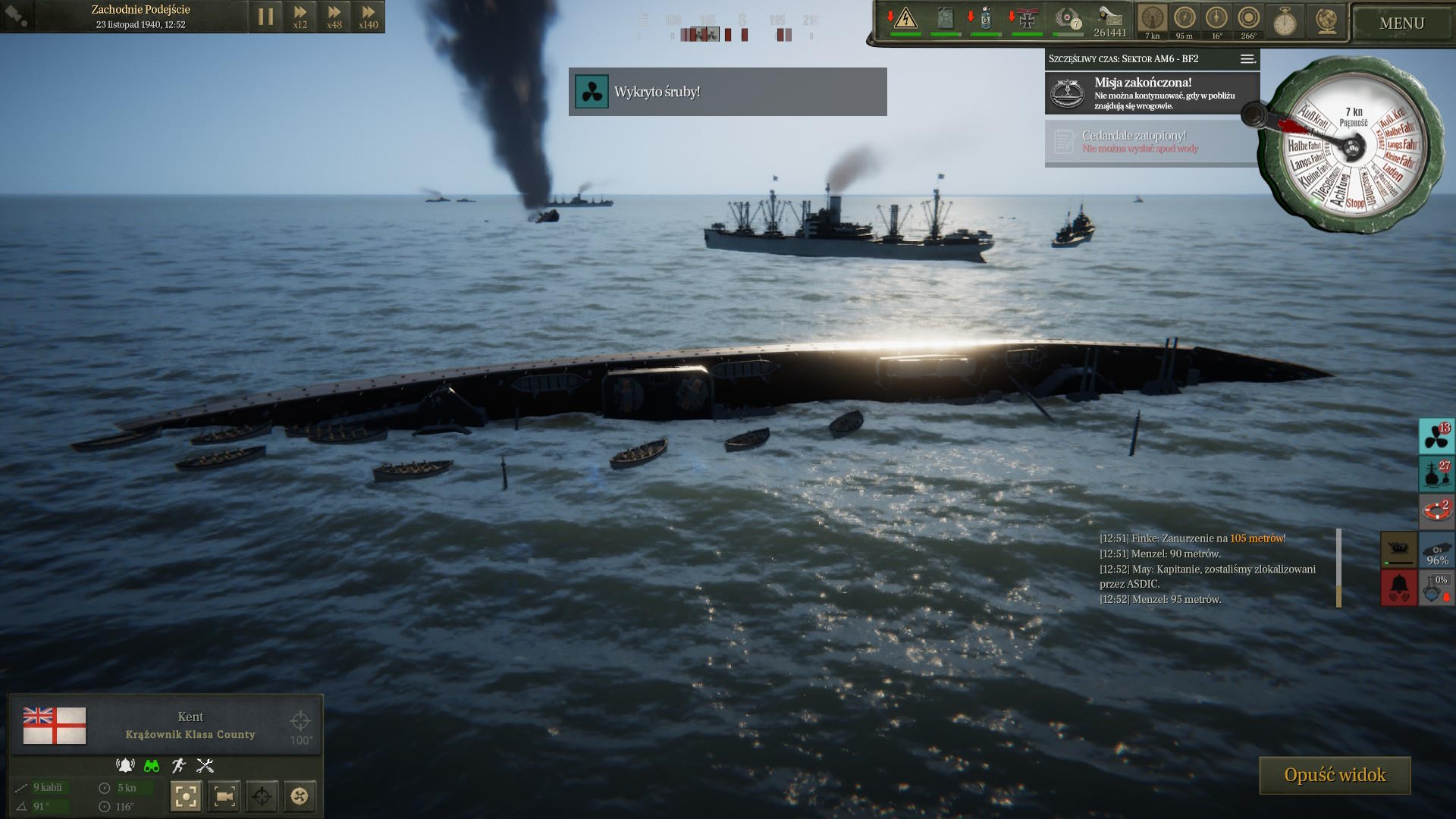Leave the view with Opuść widok
Image resolution: width=1456 pixels, height=819 pixels.
pyautogui.click(x=1335, y=775)
